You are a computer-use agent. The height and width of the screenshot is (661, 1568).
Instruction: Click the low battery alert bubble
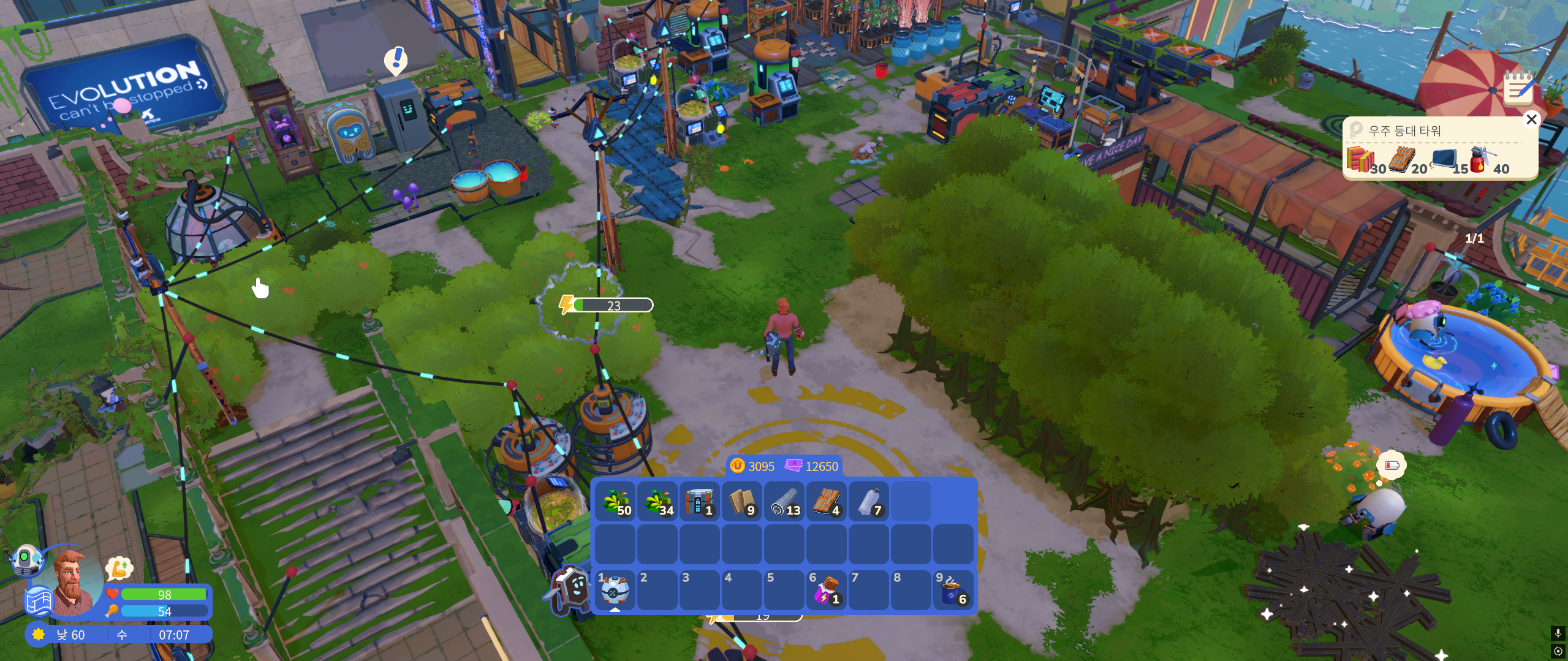click(1391, 465)
